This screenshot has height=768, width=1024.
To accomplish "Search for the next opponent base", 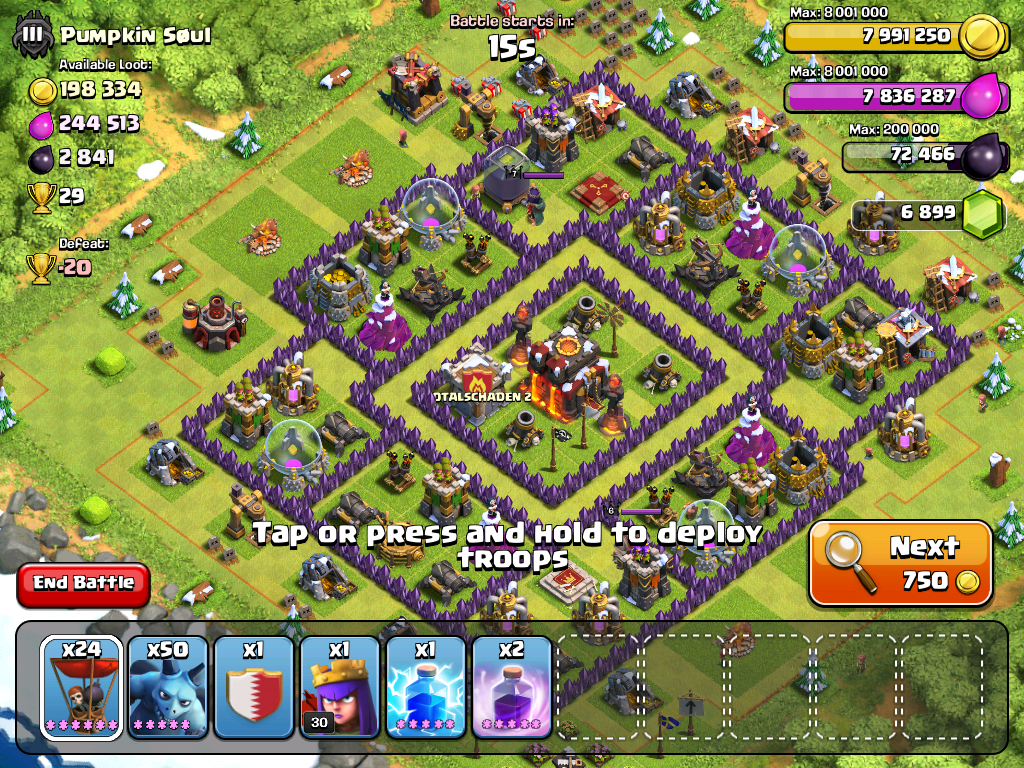I will 900,563.
